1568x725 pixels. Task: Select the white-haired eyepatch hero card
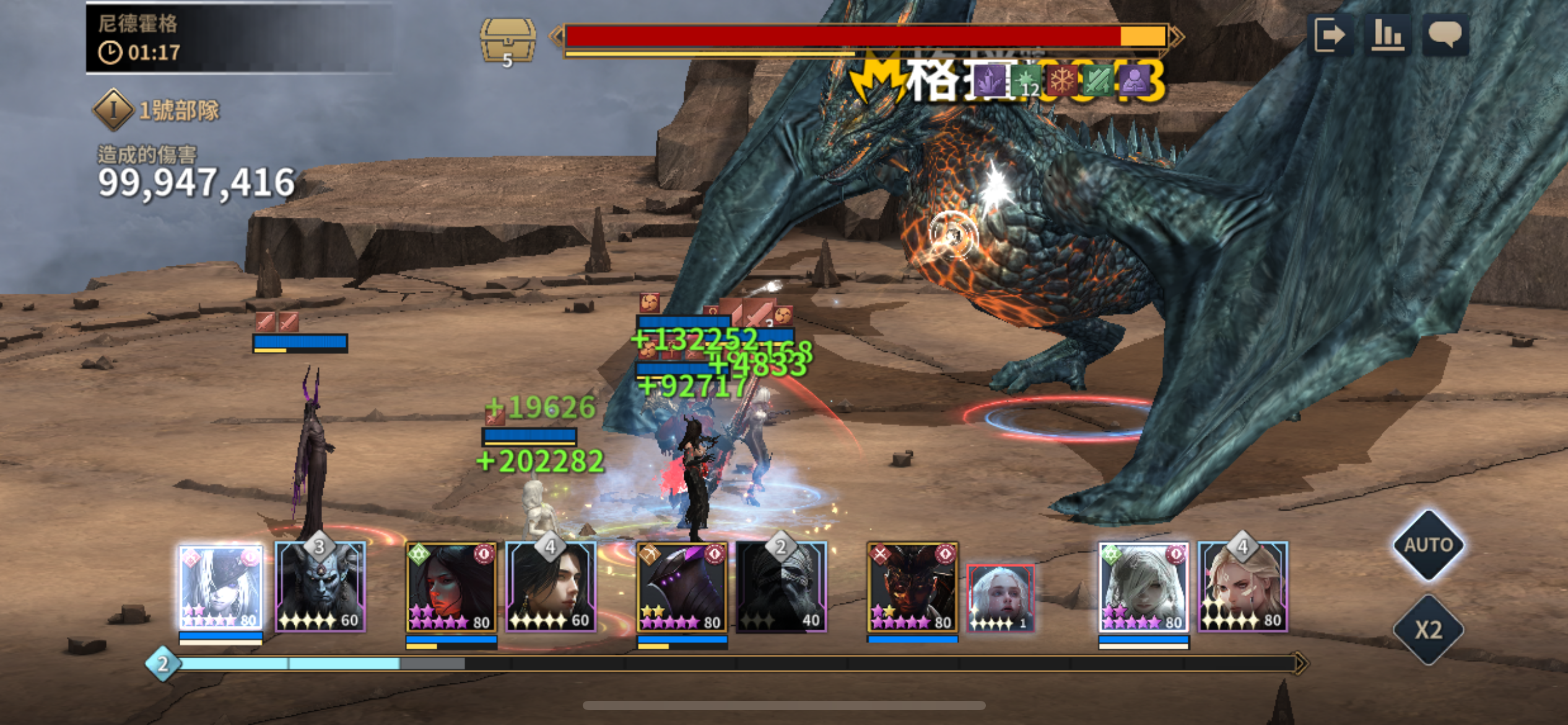[220, 587]
